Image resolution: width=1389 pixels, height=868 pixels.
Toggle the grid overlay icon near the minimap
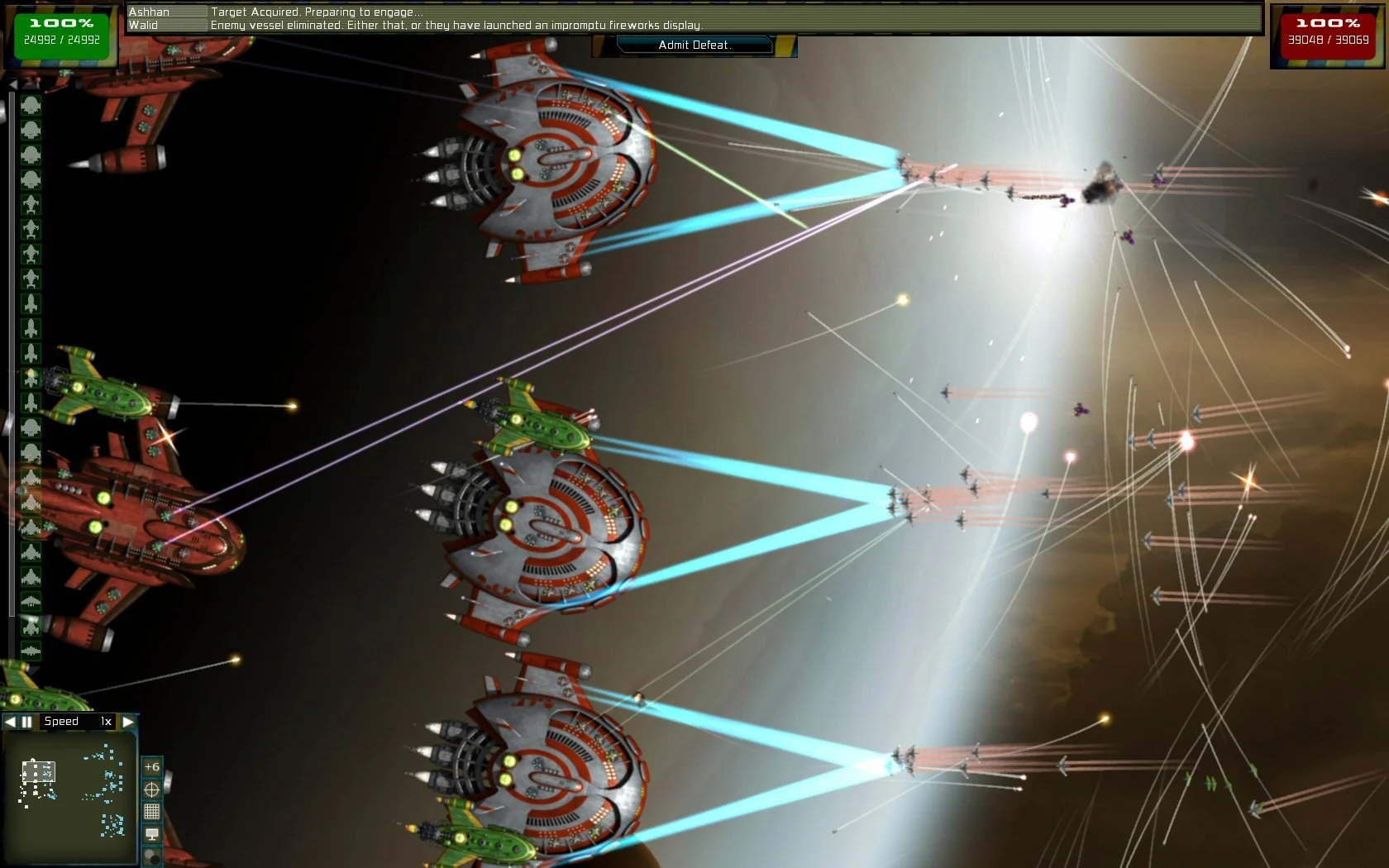(152, 811)
